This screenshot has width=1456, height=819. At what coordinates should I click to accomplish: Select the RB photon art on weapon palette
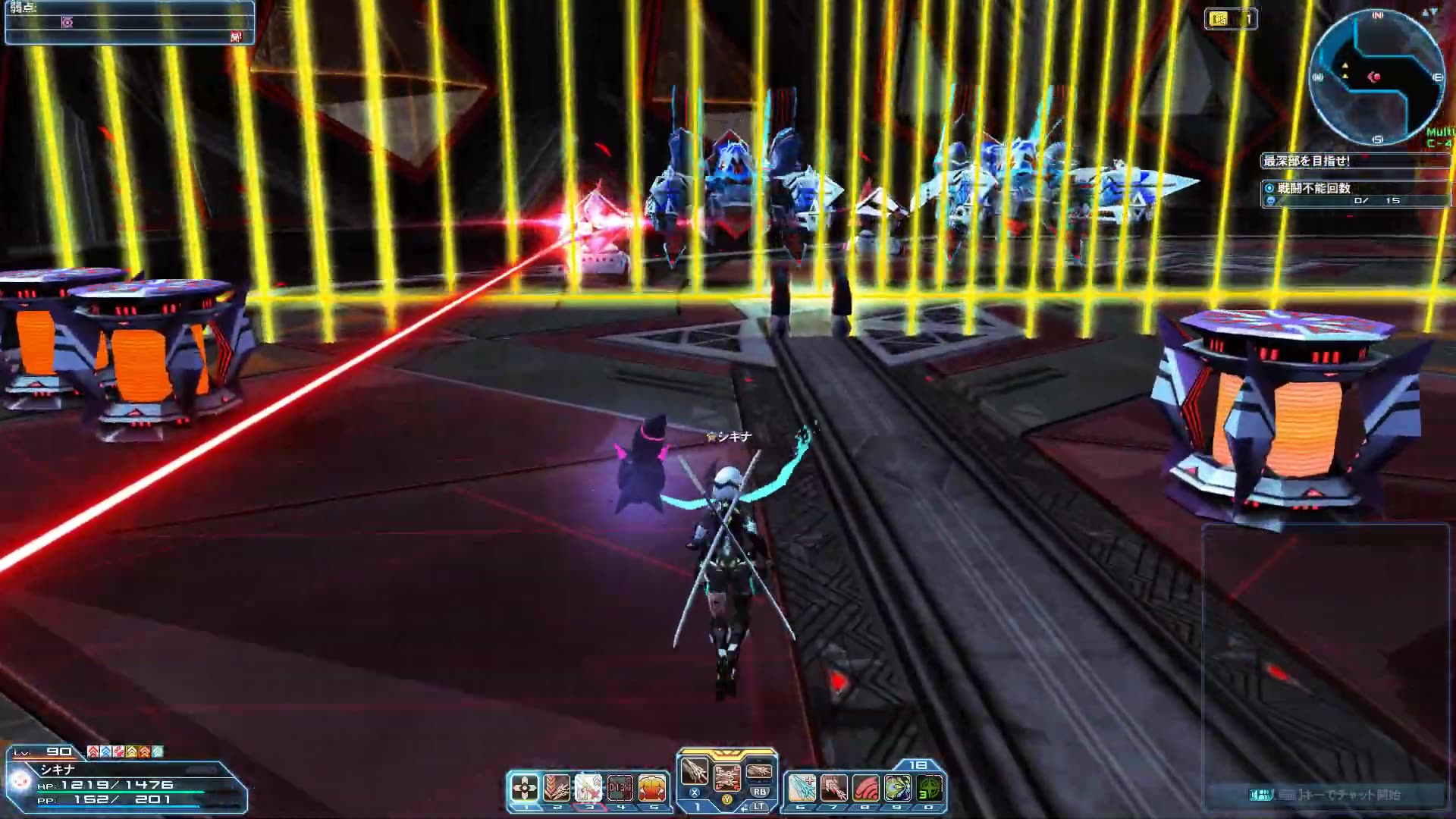click(759, 773)
